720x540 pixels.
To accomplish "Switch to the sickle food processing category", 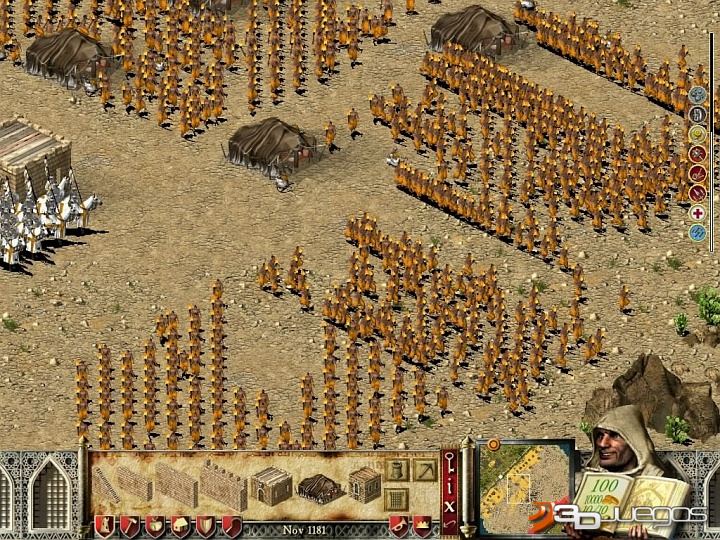I will (x=229, y=525).
